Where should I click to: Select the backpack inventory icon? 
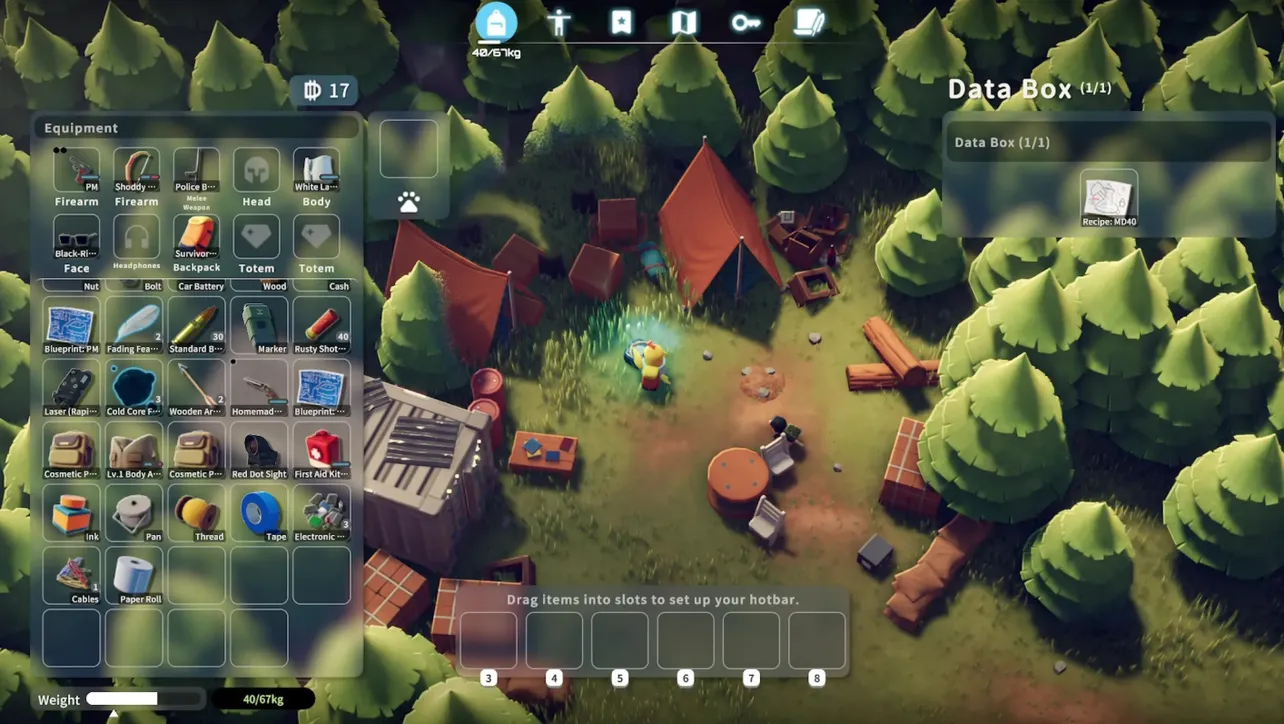497,22
